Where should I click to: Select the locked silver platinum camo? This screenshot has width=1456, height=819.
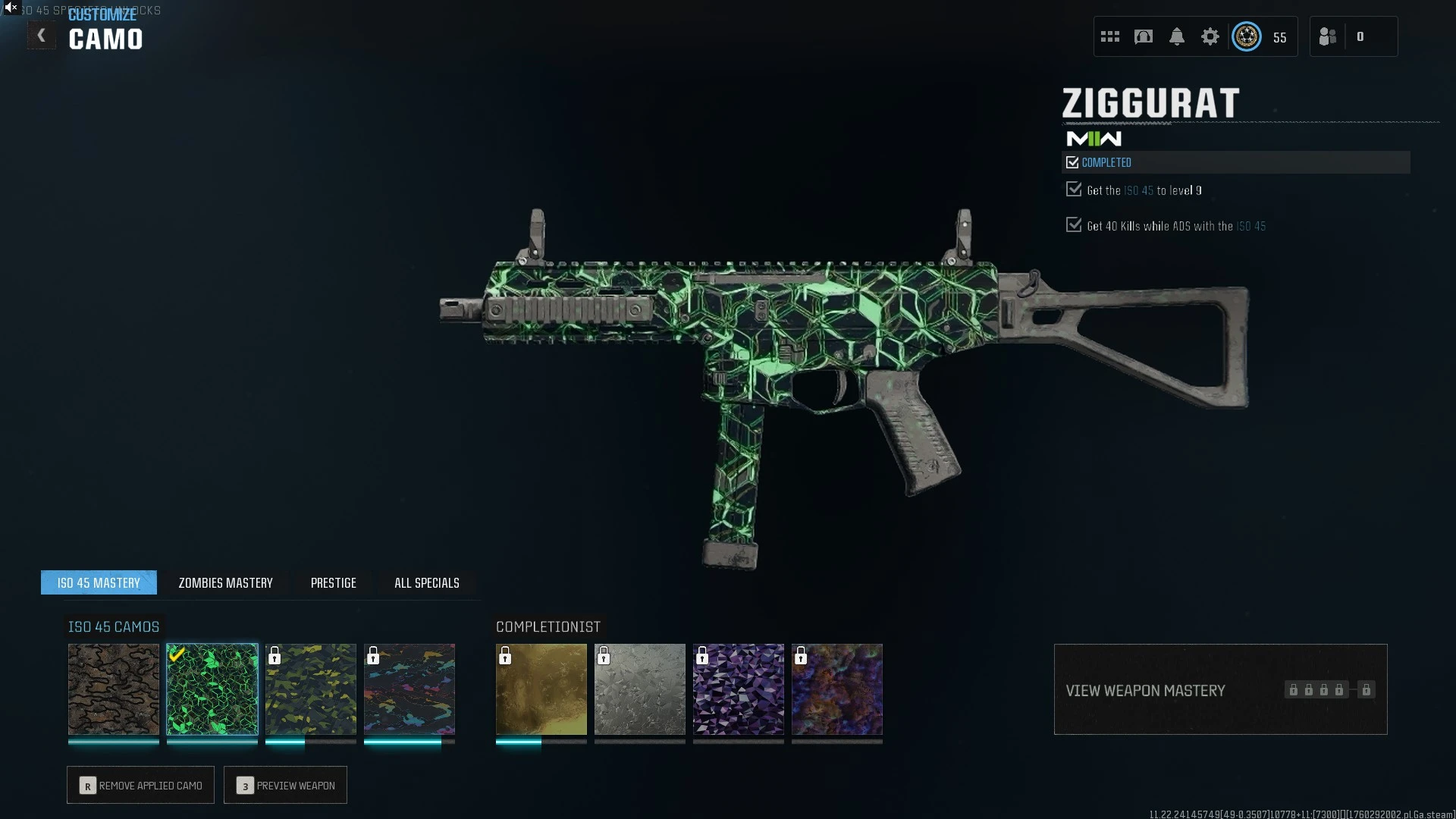coord(640,689)
